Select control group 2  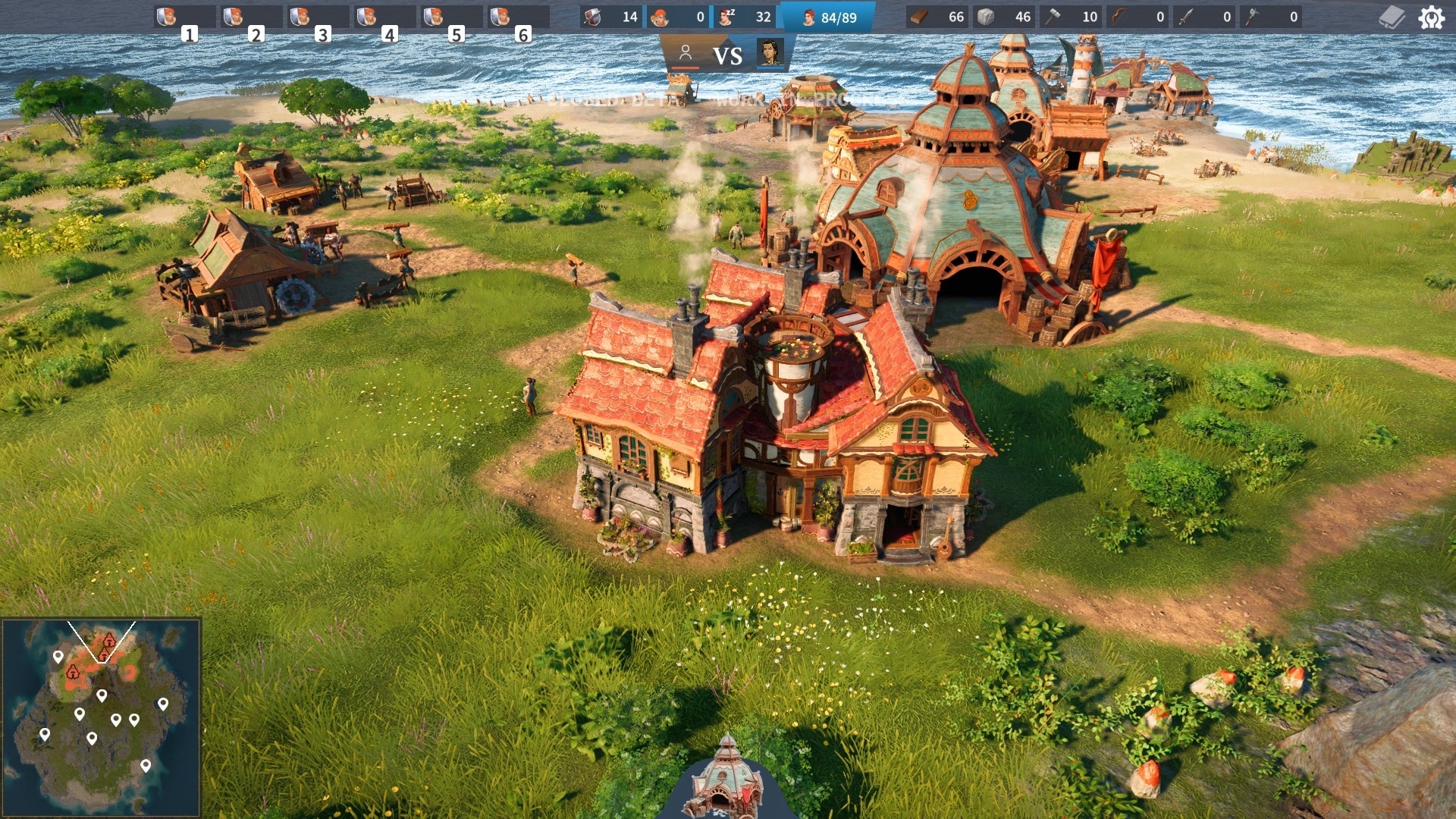click(x=251, y=17)
